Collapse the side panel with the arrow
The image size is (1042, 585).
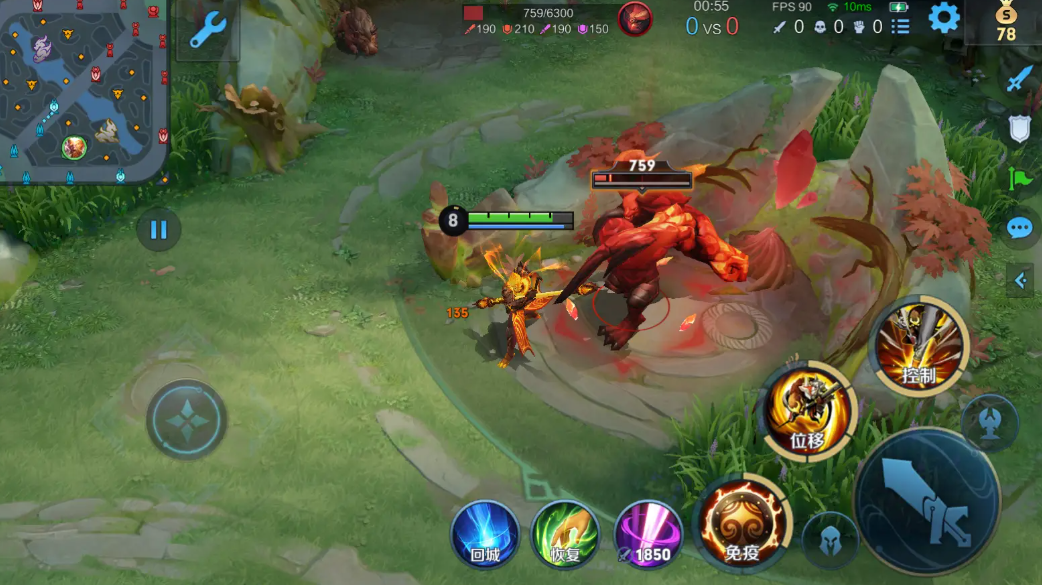tap(1020, 281)
